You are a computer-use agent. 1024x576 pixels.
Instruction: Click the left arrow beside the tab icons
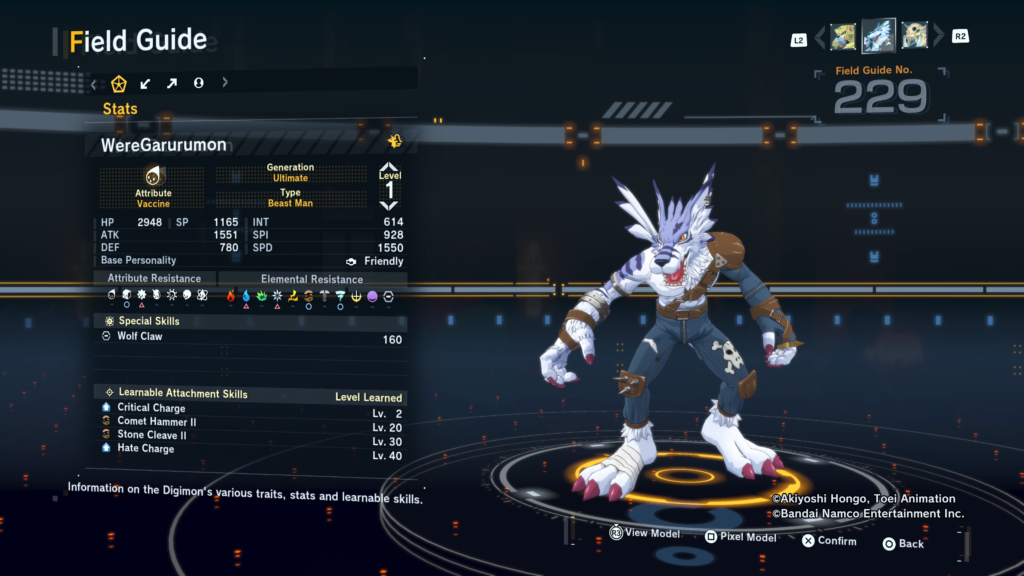tap(94, 83)
